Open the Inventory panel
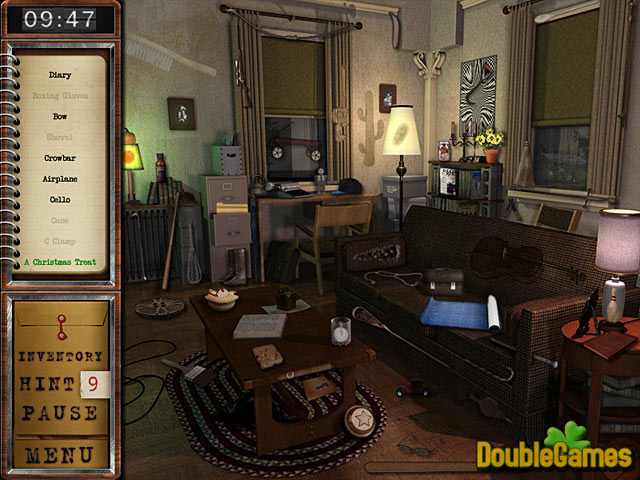 tap(61, 356)
